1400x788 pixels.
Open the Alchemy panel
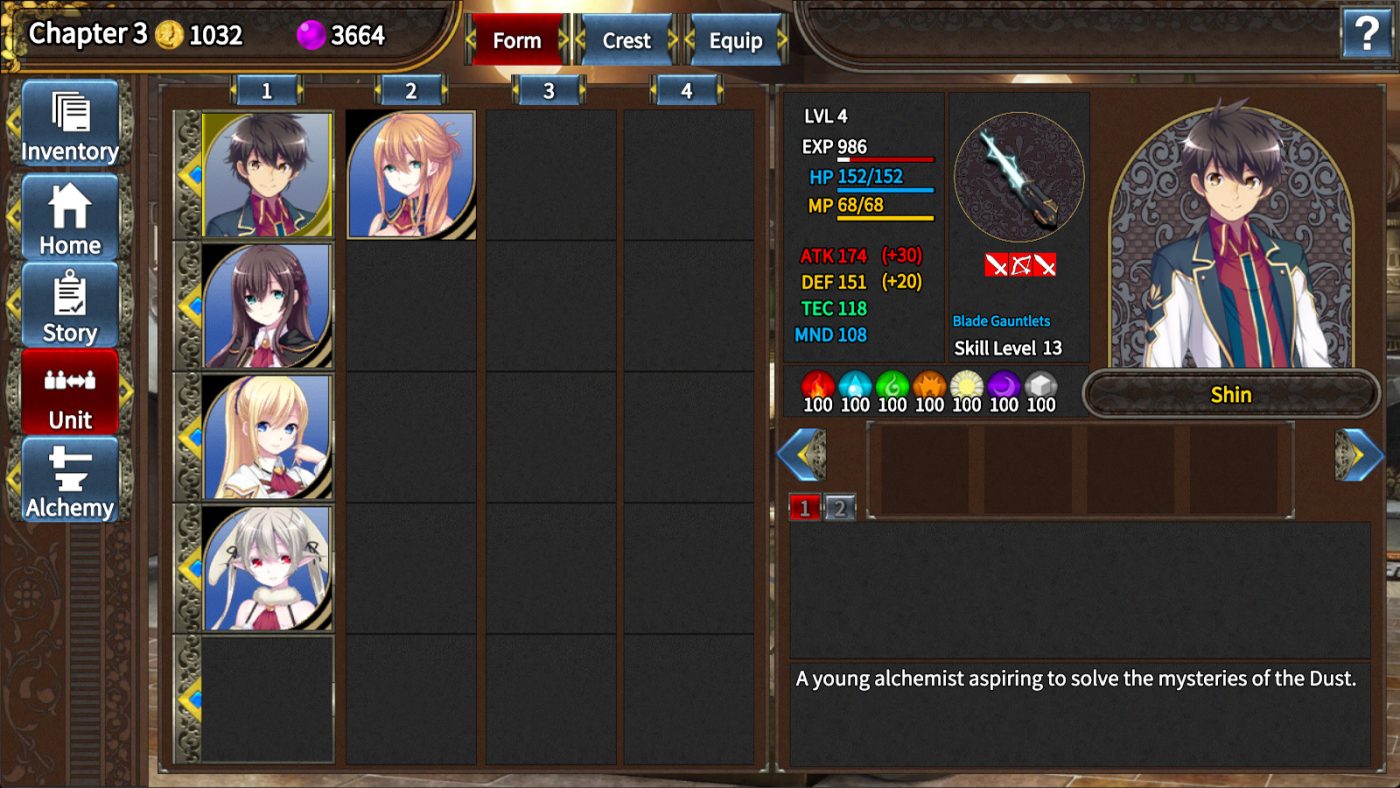(x=68, y=484)
